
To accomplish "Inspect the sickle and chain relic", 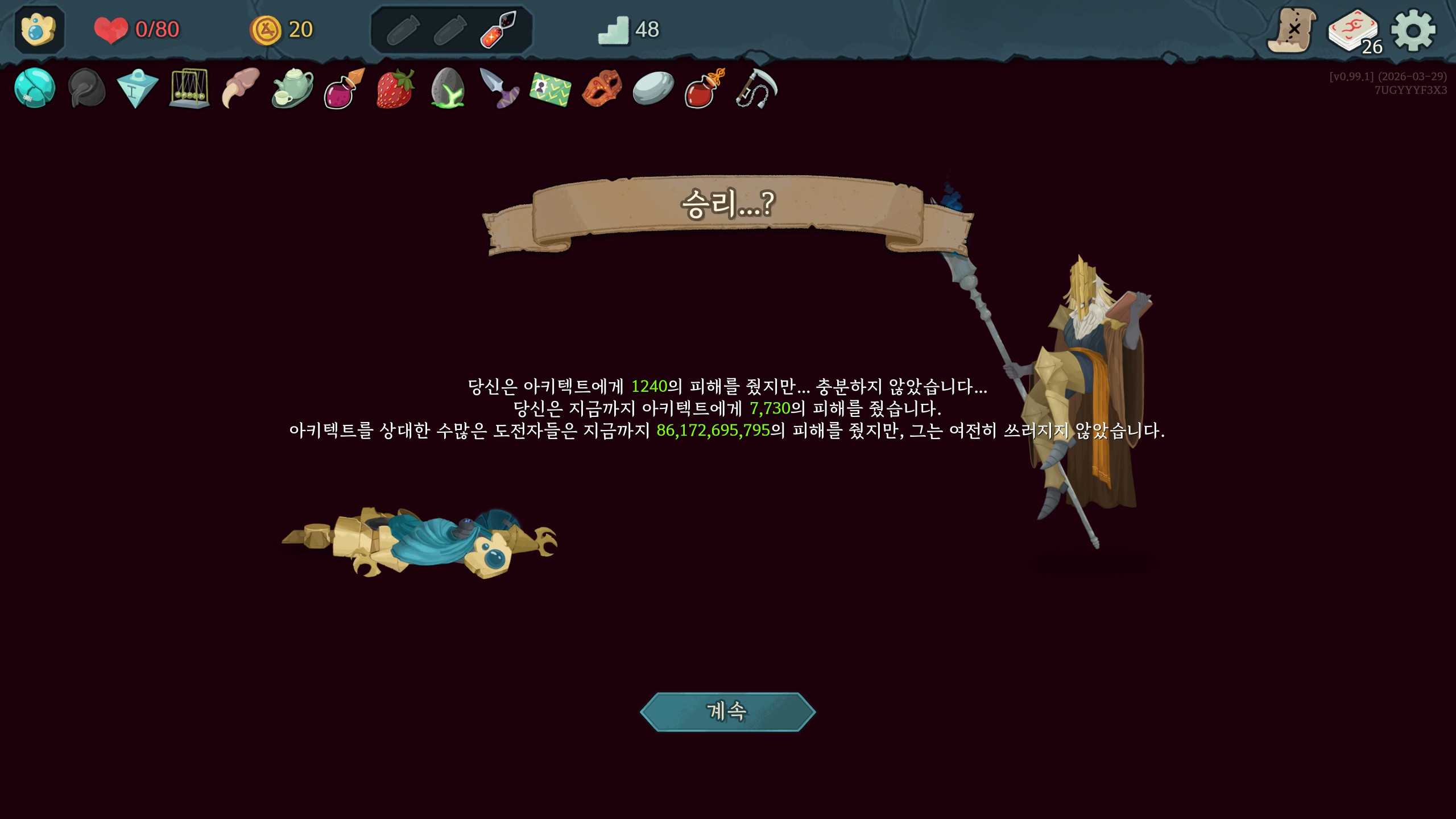I will click(x=756, y=89).
